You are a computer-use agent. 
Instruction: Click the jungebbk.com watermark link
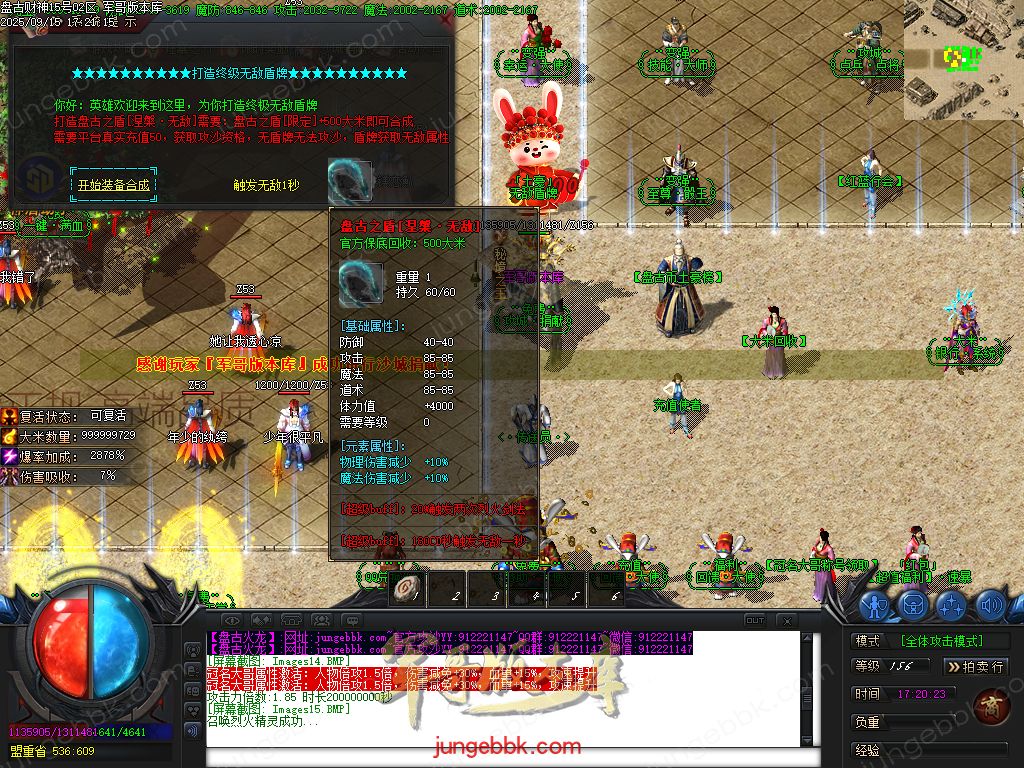tap(507, 747)
